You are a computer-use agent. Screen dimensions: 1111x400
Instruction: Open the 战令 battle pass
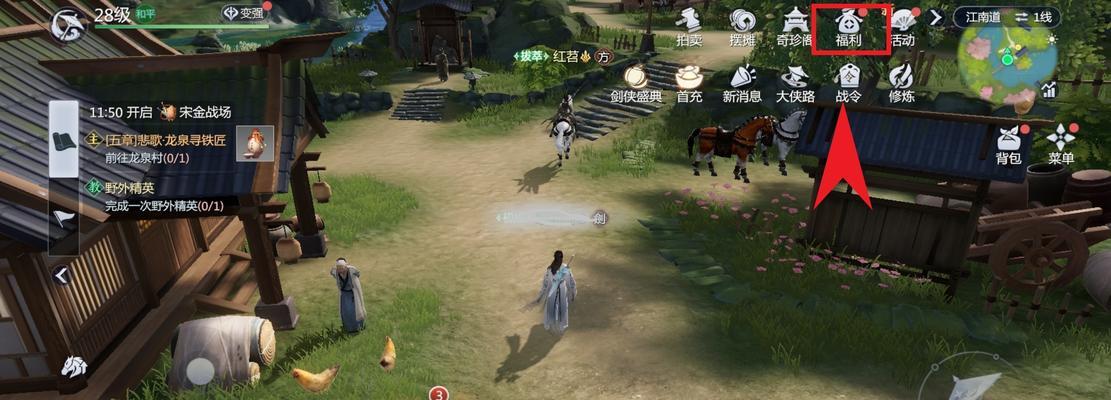coord(848,83)
